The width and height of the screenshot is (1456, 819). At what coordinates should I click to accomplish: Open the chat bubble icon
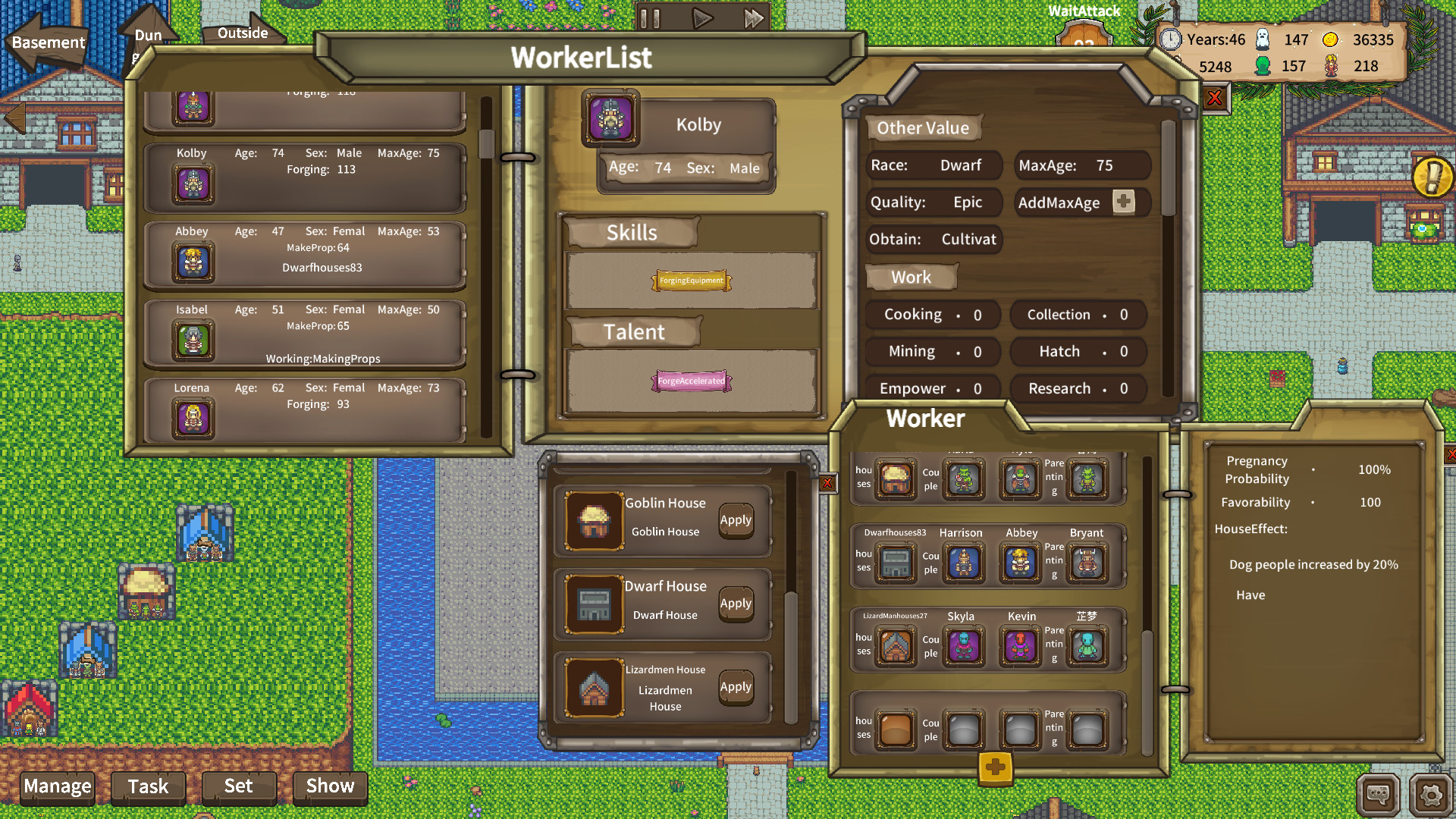point(1377,795)
